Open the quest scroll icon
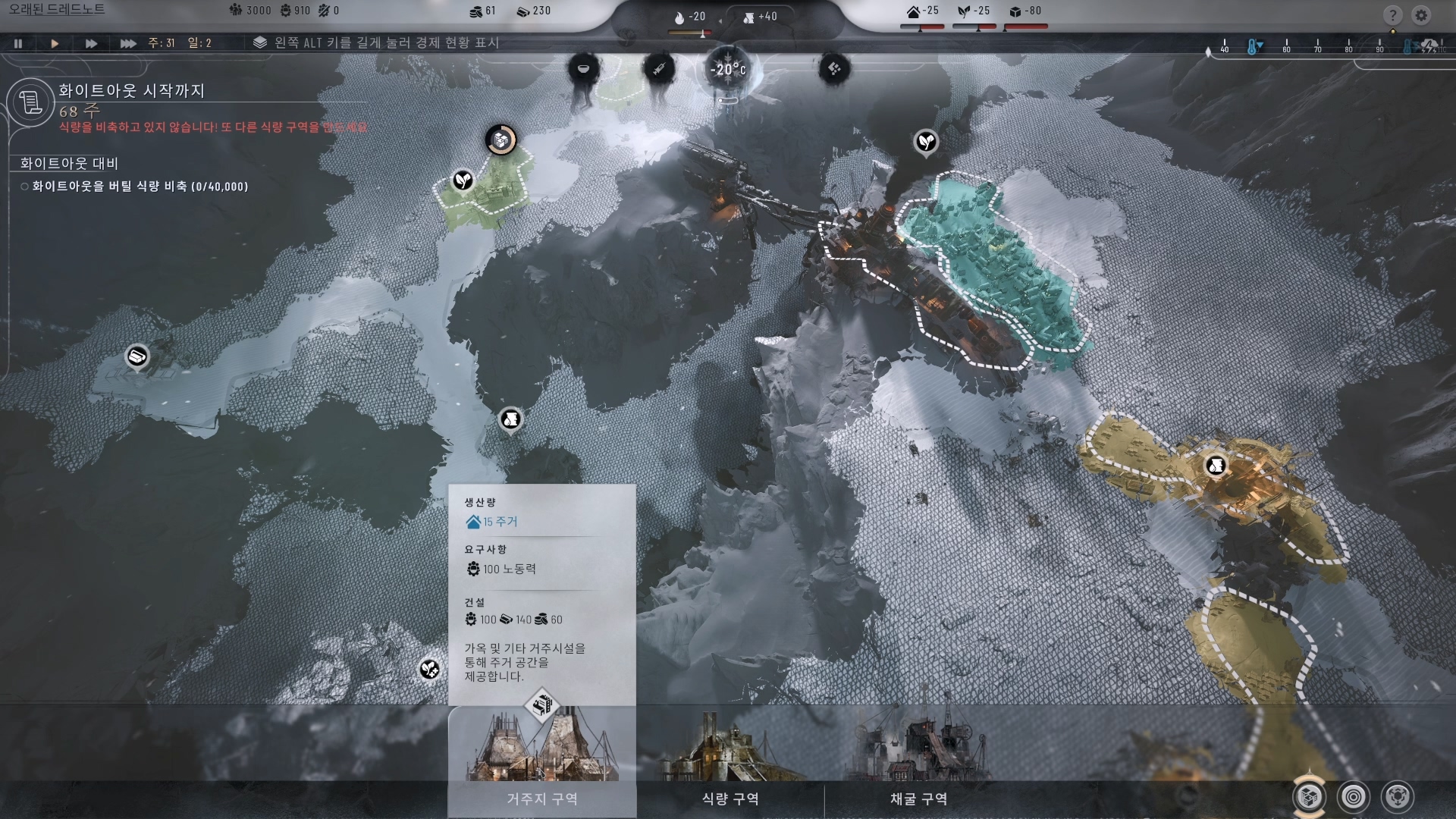The width and height of the screenshot is (1456, 819). (x=31, y=102)
